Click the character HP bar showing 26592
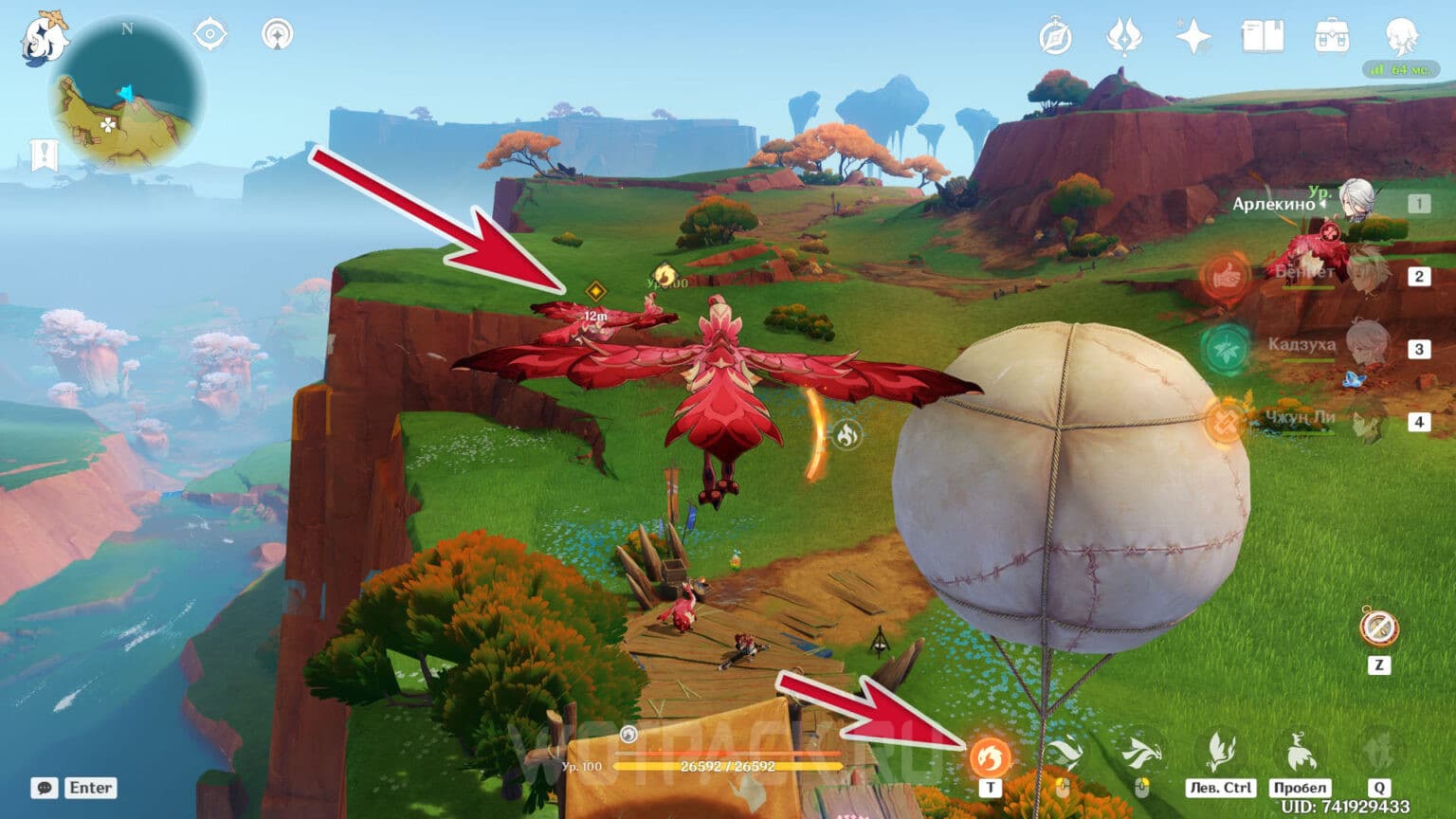The height and width of the screenshot is (819, 1456). (x=728, y=767)
